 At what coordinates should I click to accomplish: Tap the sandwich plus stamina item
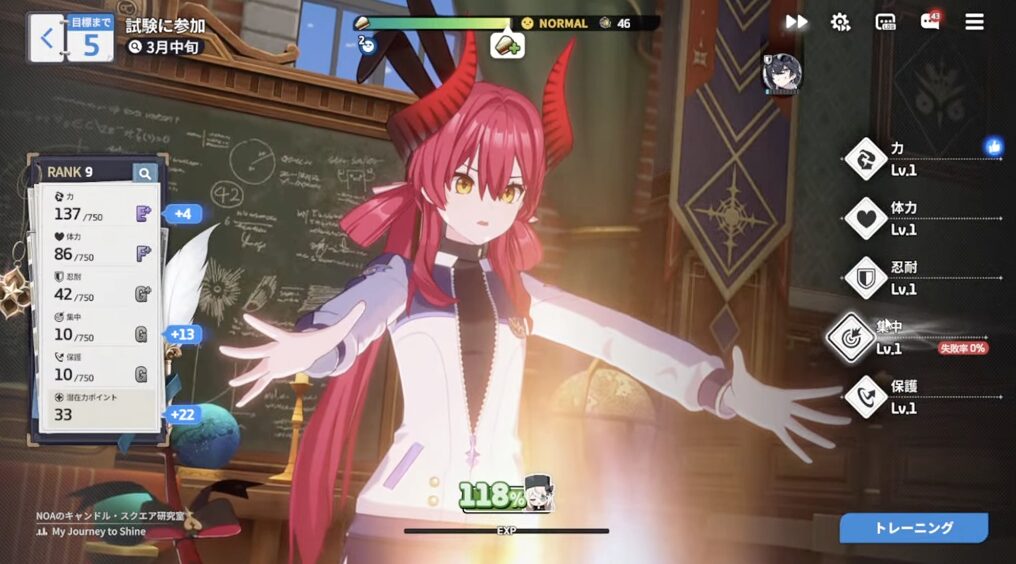(507, 46)
